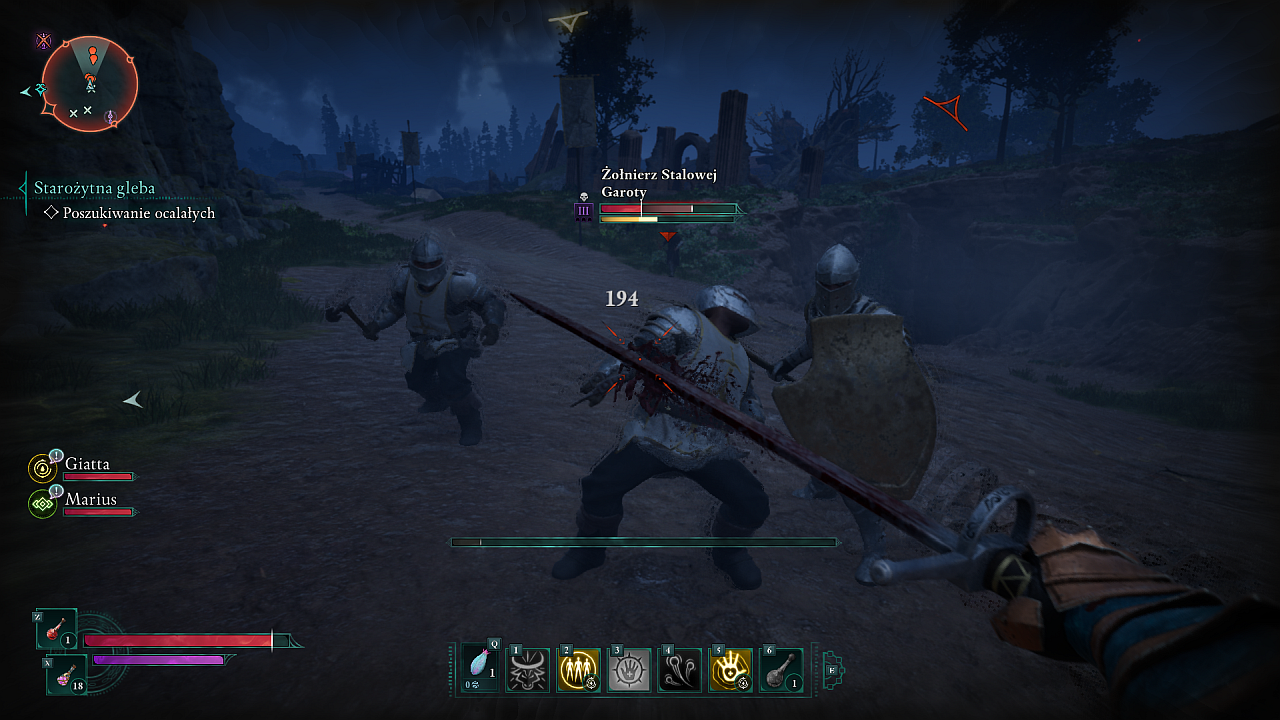
Task: Select the Starożytna gleba quest tracker
Action: click(94, 188)
